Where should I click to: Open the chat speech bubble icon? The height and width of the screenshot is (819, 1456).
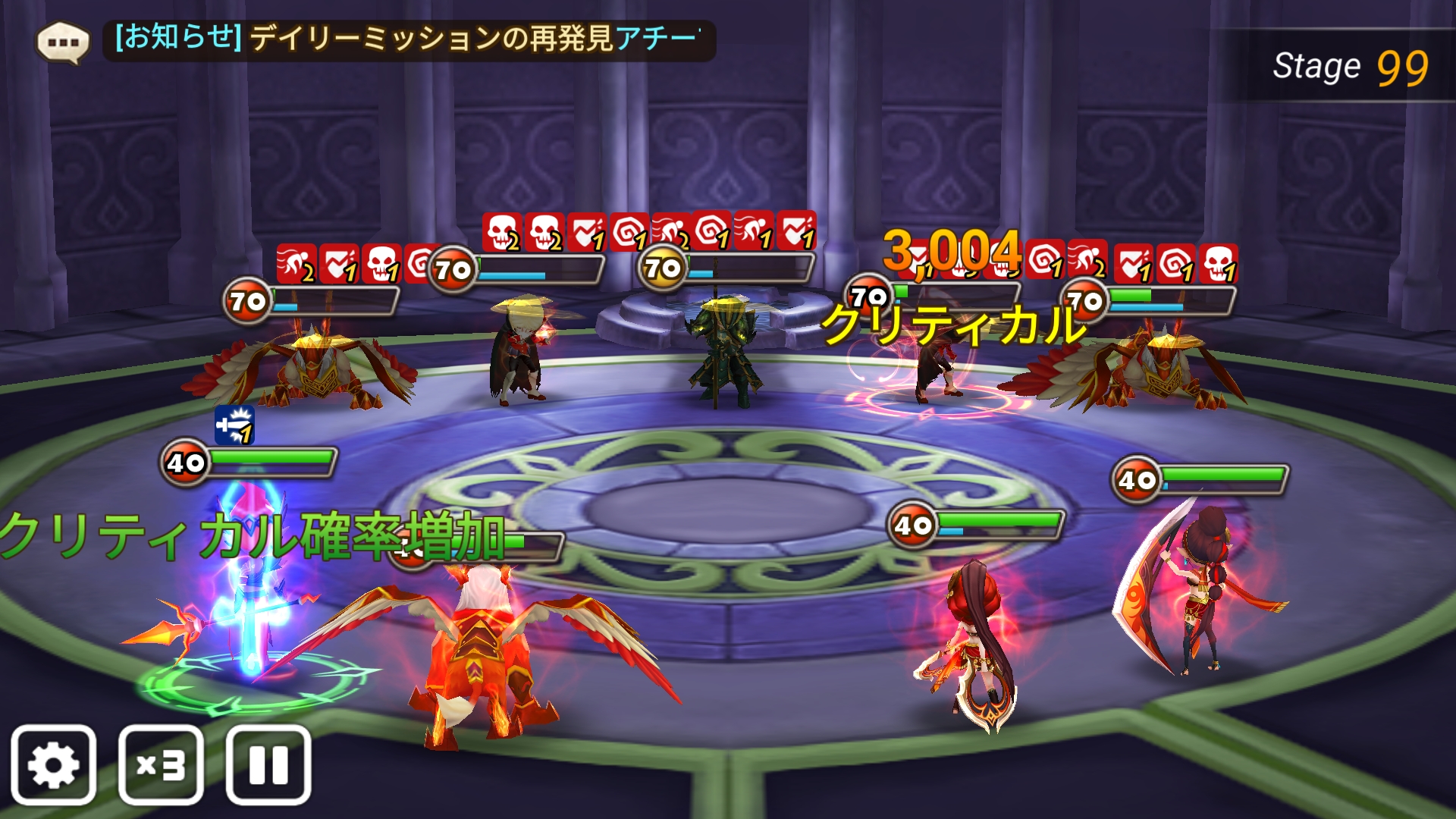coord(63,41)
